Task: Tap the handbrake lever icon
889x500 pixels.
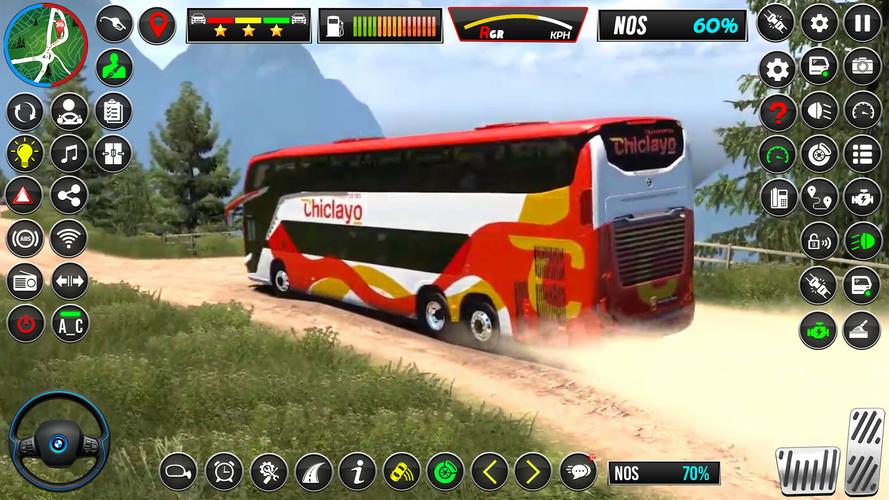Action: pyautogui.click(x=861, y=329)
